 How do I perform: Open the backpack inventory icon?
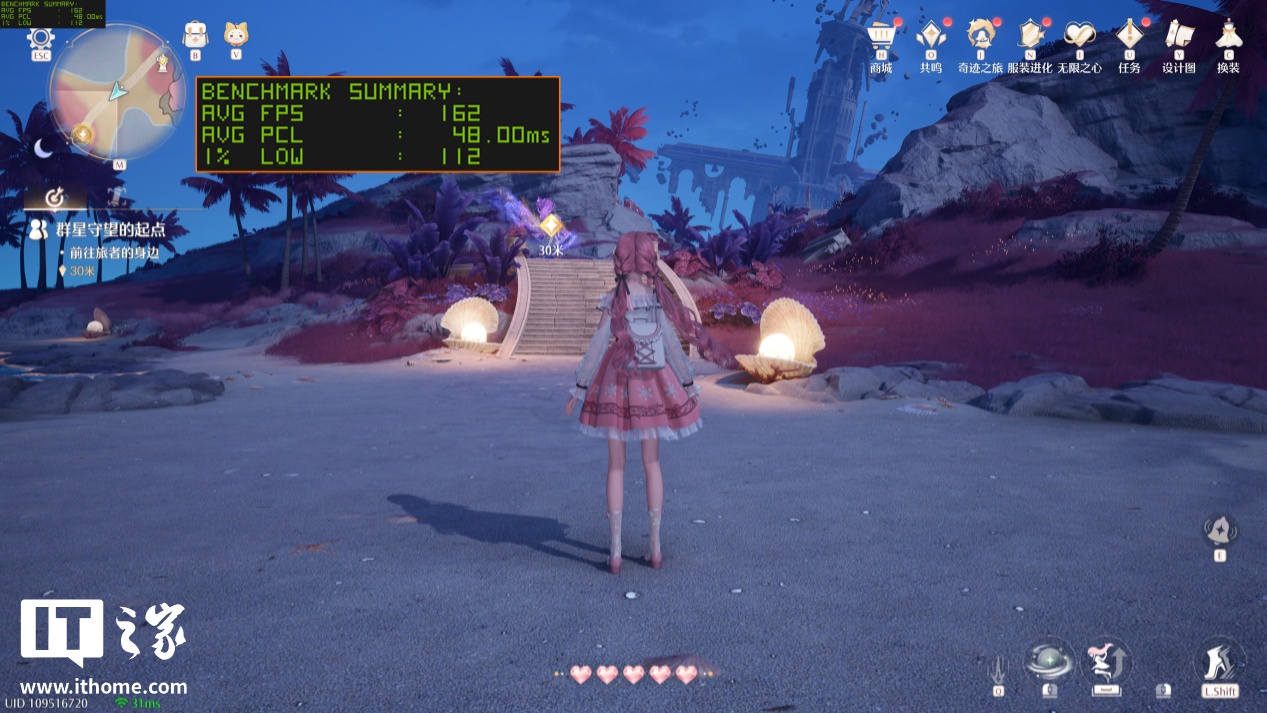tap(195, 34)
